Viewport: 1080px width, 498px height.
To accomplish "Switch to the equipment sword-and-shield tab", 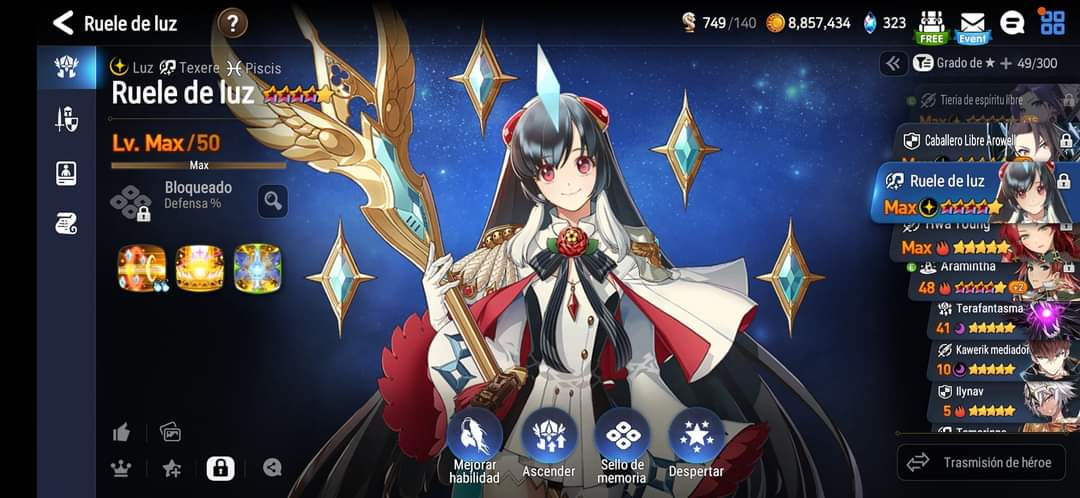I will (x=66, y=120).
